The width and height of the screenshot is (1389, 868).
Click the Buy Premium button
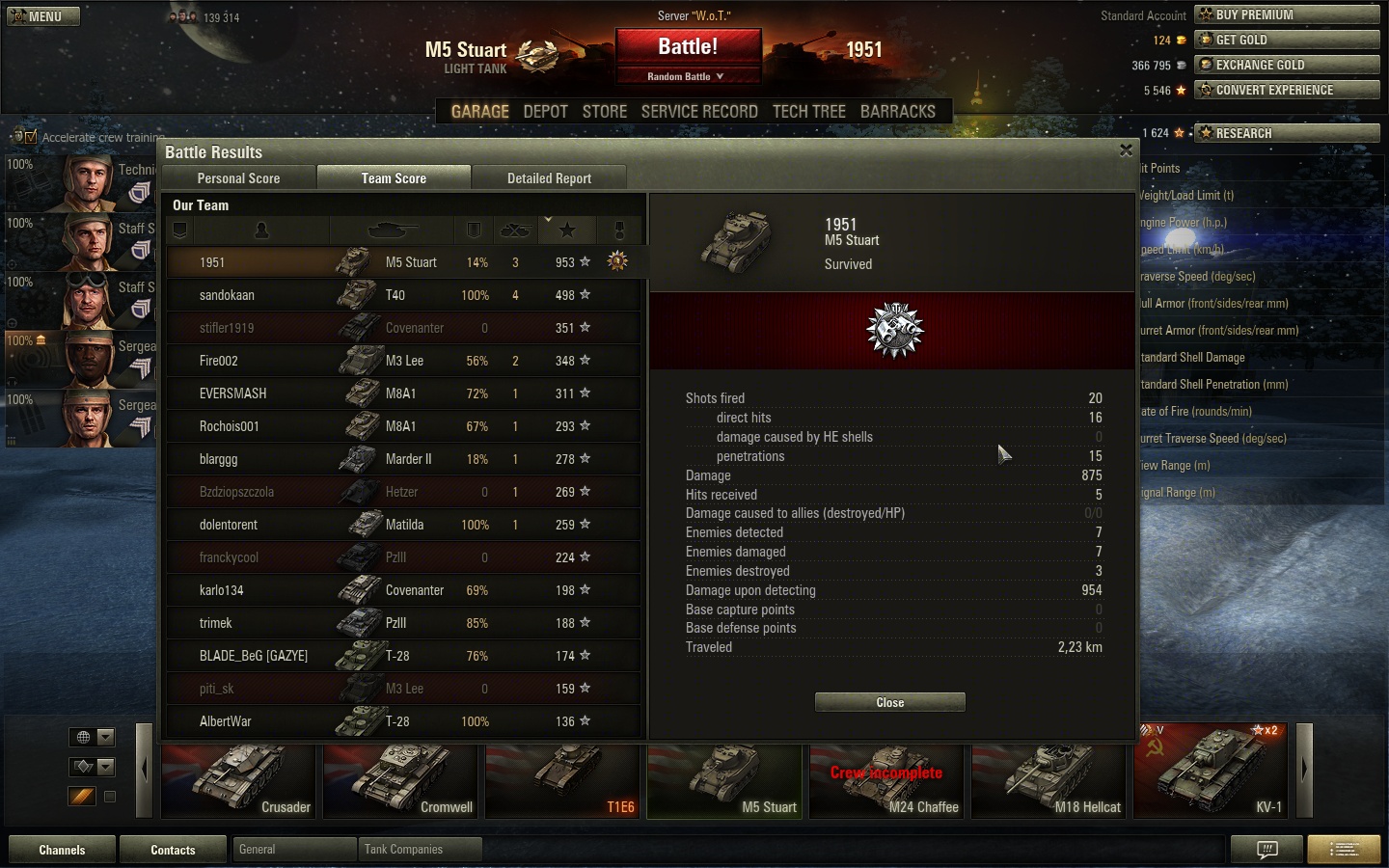1286,14
